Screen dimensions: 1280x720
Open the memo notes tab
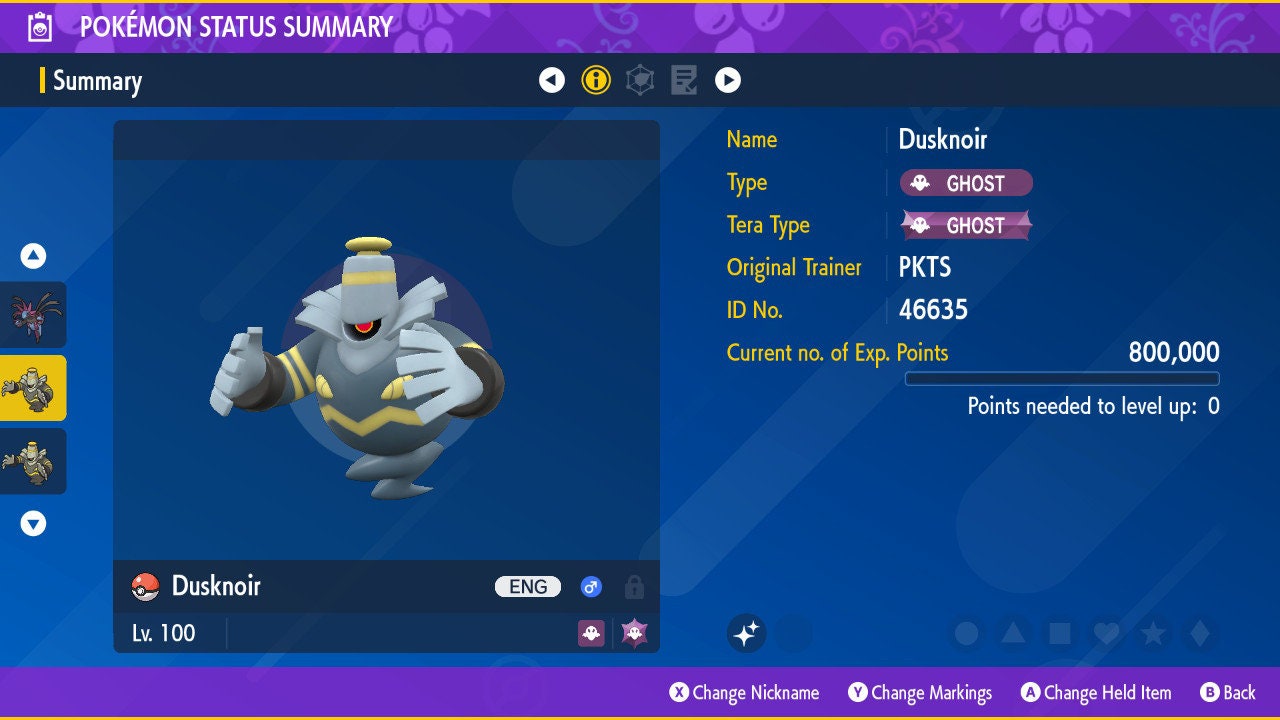(684, 80)
